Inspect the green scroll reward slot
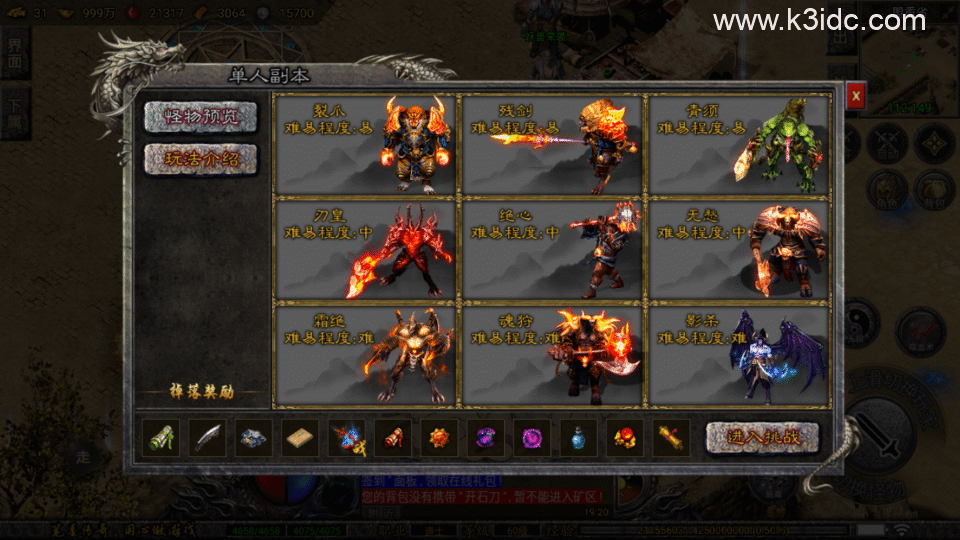The width and height of the screenshot is (960, 540). (161, 438)
